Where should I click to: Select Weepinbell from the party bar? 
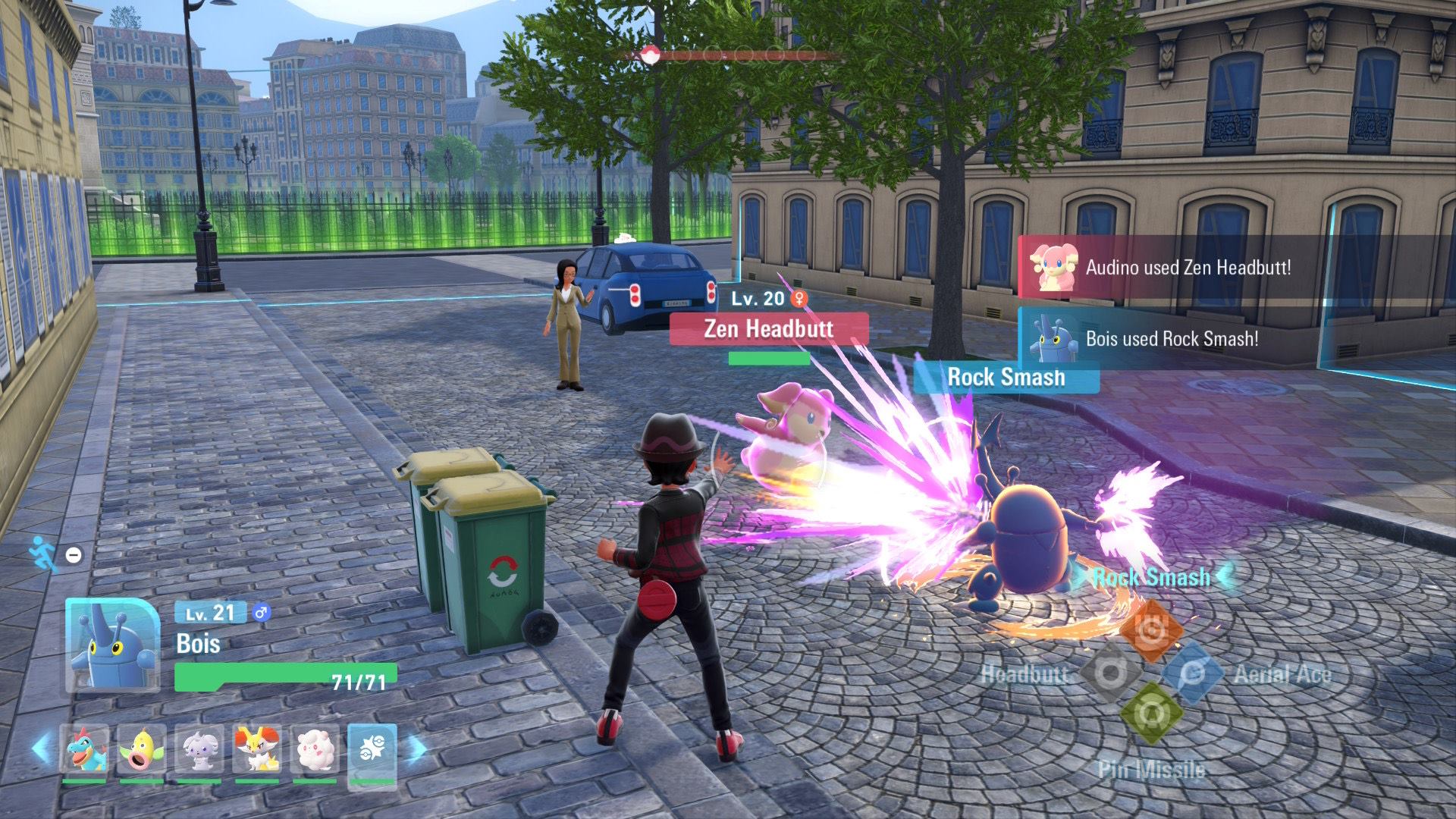click(x=142, y=749)
